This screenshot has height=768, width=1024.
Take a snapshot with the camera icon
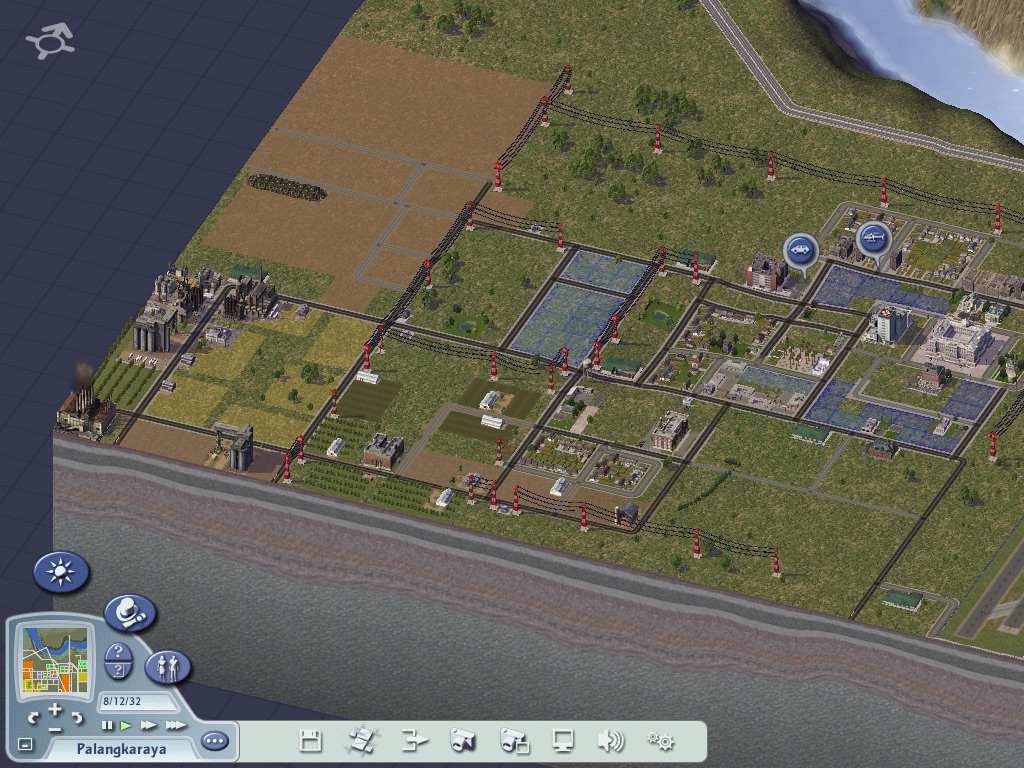pos(462,741)
